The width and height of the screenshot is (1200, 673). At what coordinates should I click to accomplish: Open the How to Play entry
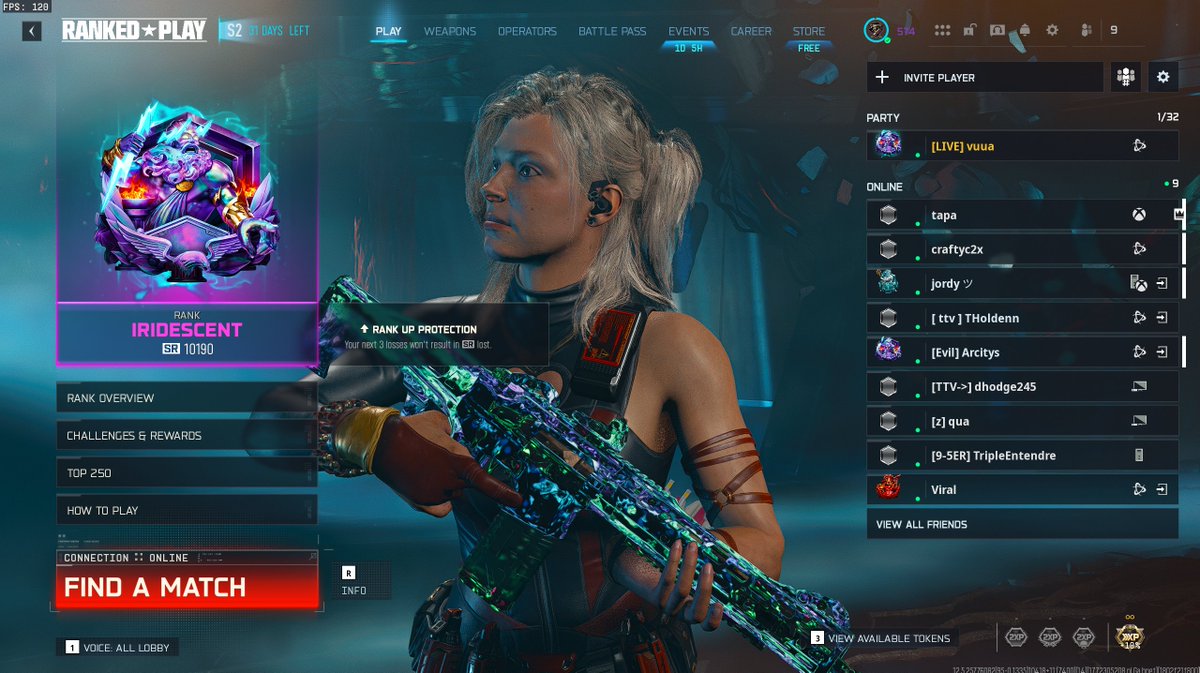pos(186,510)
